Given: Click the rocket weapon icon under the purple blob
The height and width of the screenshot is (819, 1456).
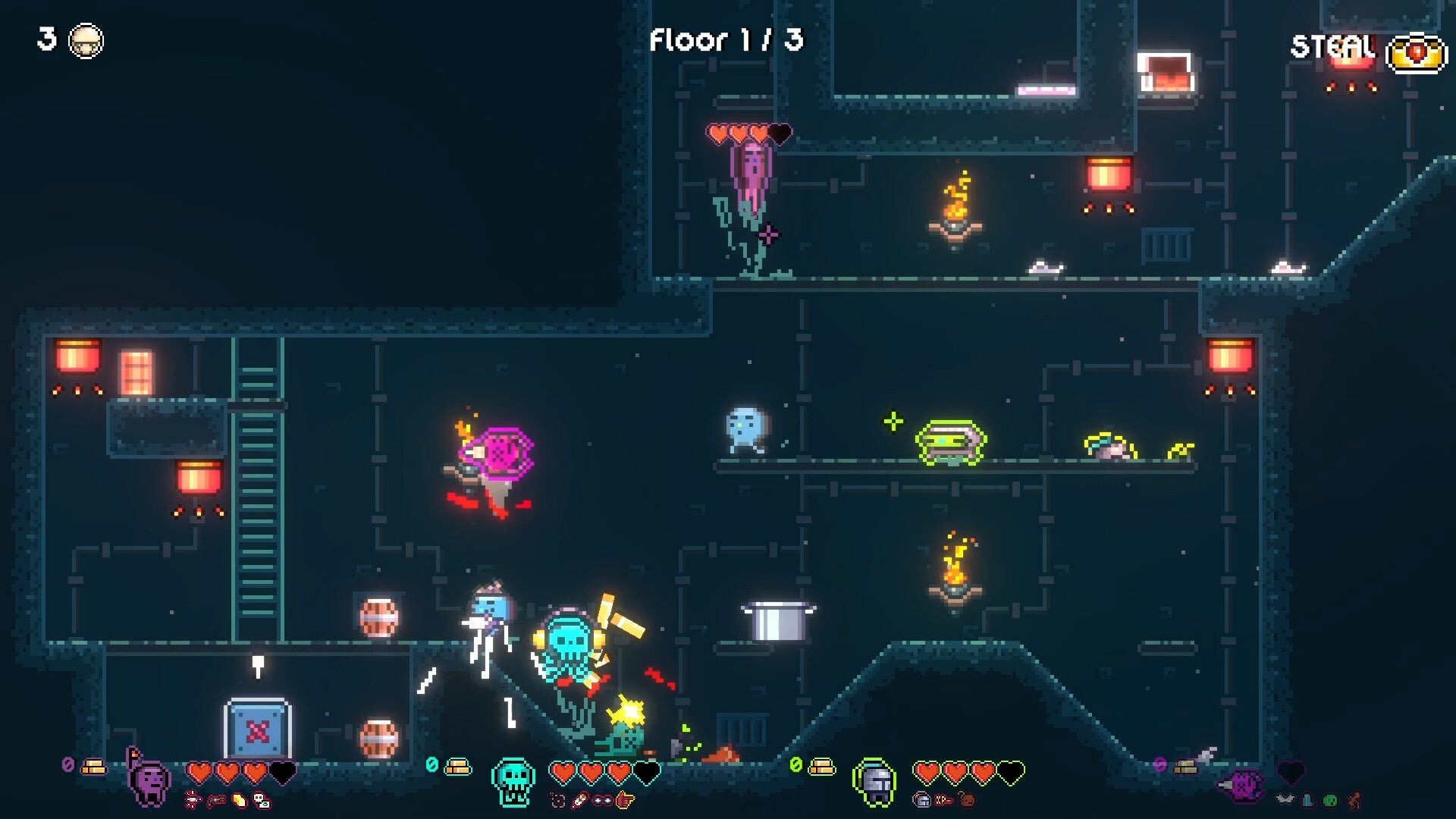Looking at the screenshot, I should coord(193,799).
